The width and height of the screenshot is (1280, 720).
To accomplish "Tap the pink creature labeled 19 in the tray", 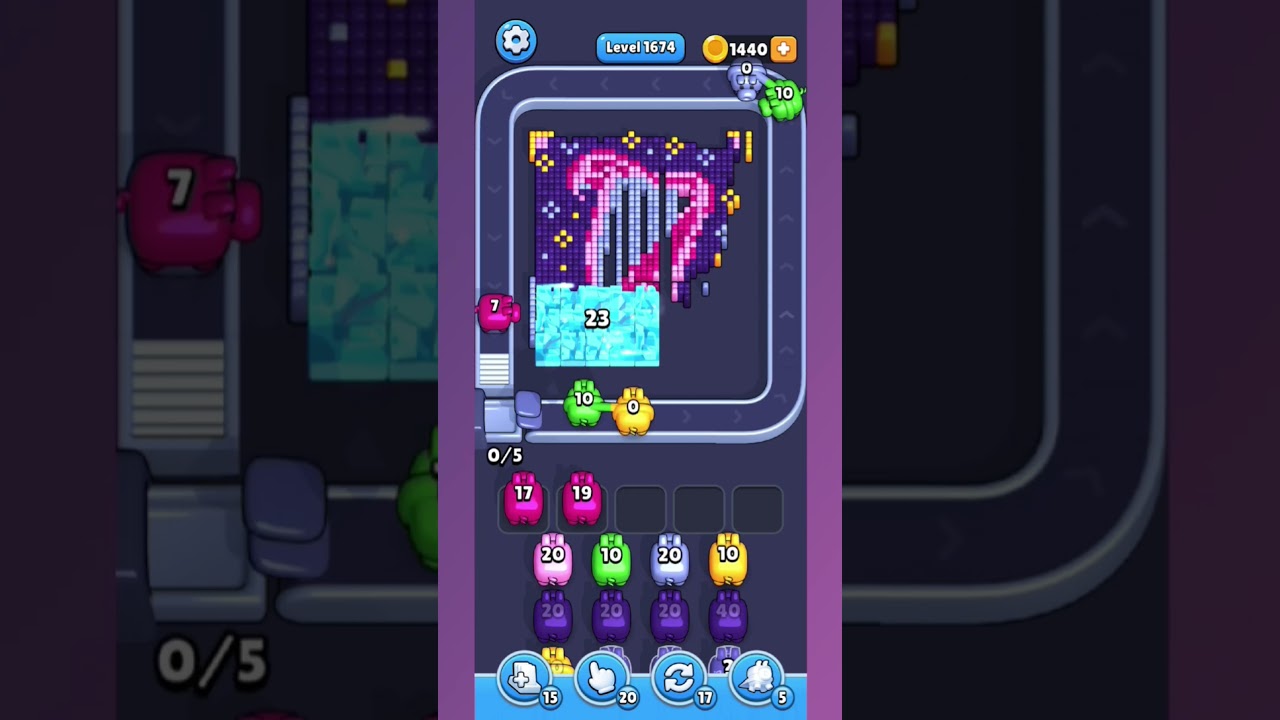I will (582, 498).
